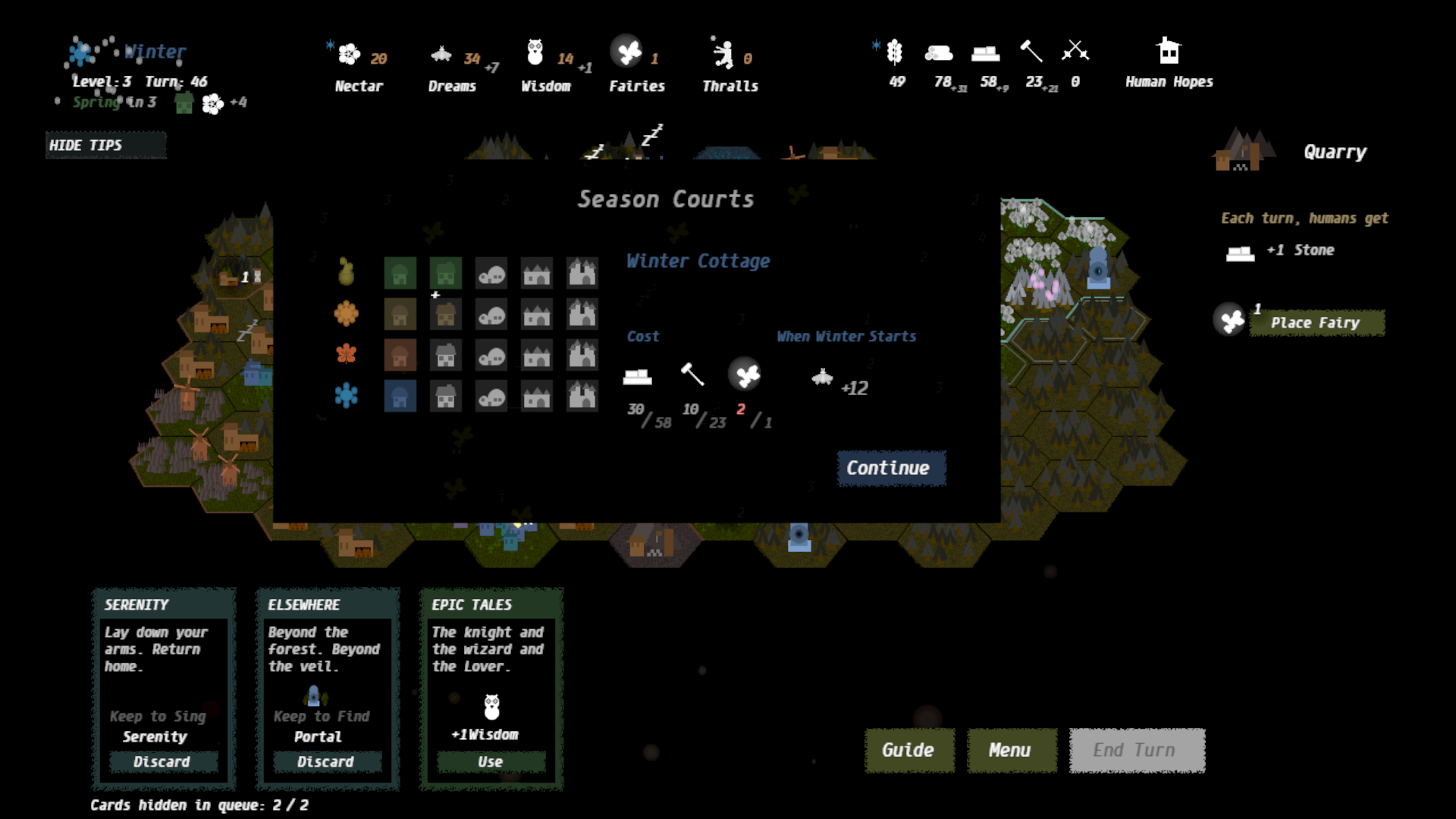1456x819 pixels.
Task: Select the blue Winter Cottage tile
Action: [400, 396]
